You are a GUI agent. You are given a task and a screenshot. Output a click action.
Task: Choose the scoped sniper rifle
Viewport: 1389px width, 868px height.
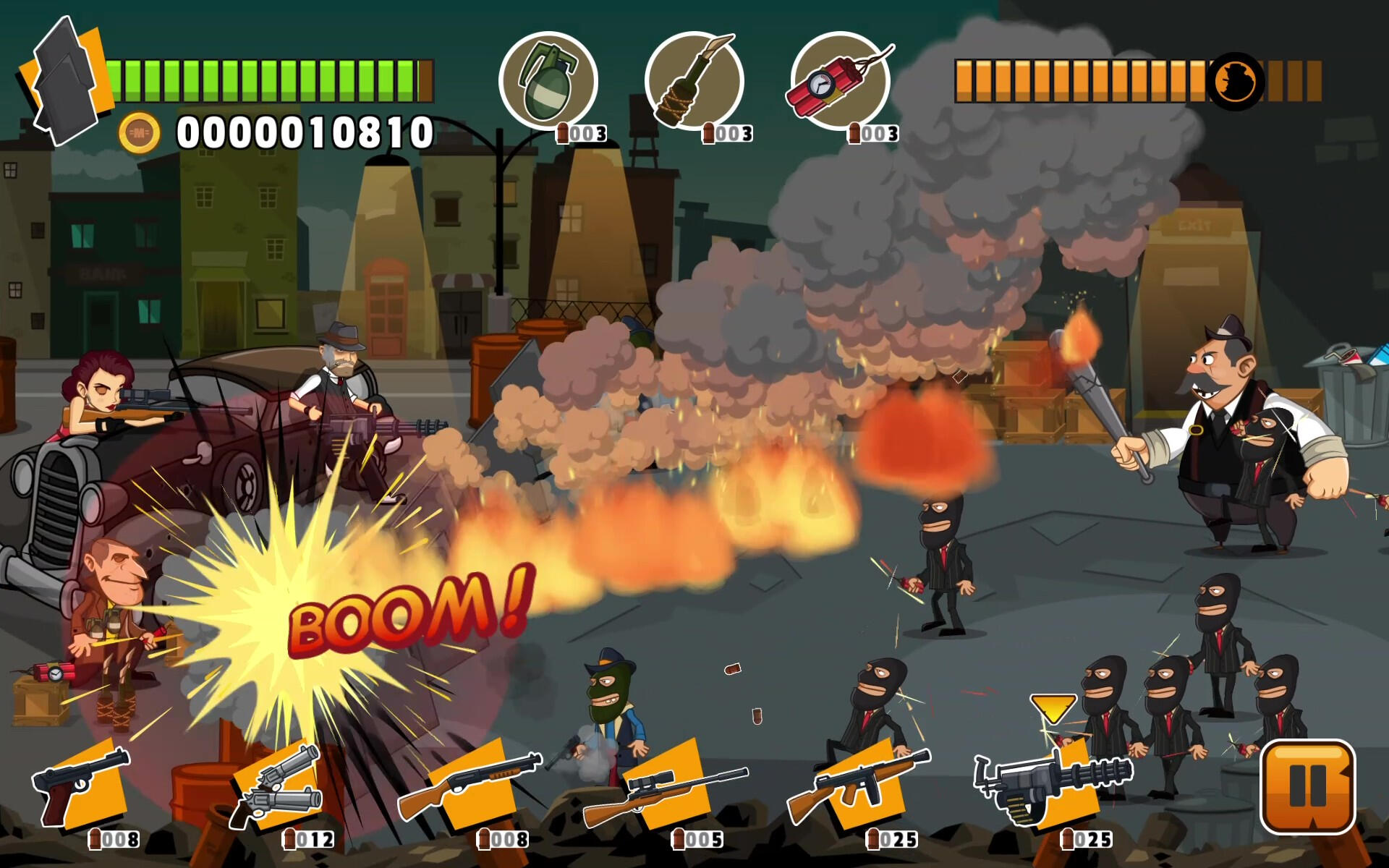click(664, 792)
